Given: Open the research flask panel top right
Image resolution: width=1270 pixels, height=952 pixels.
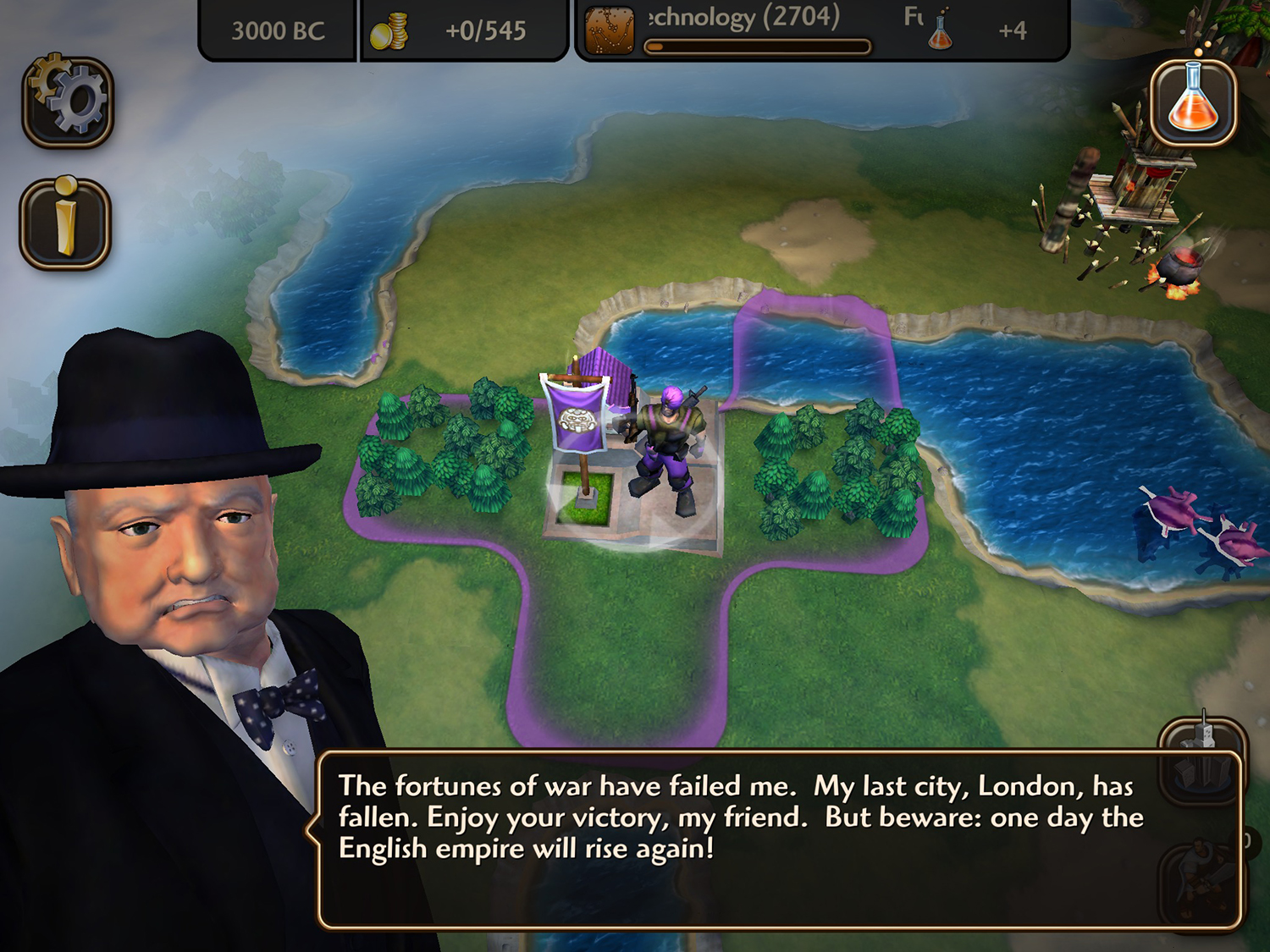Looking at the screenshot, I should pos(1194,100).
